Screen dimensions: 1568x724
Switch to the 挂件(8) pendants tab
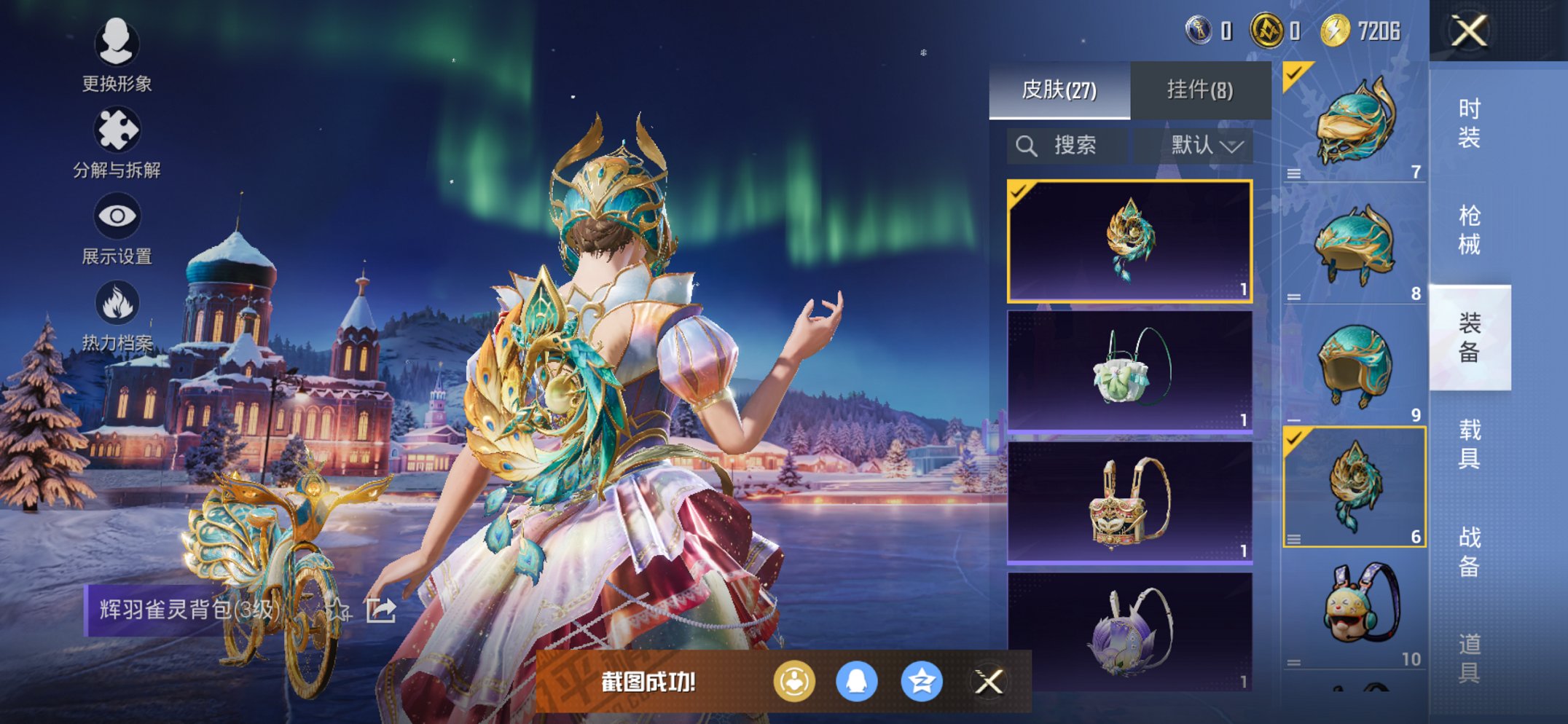pos(1199,90)
